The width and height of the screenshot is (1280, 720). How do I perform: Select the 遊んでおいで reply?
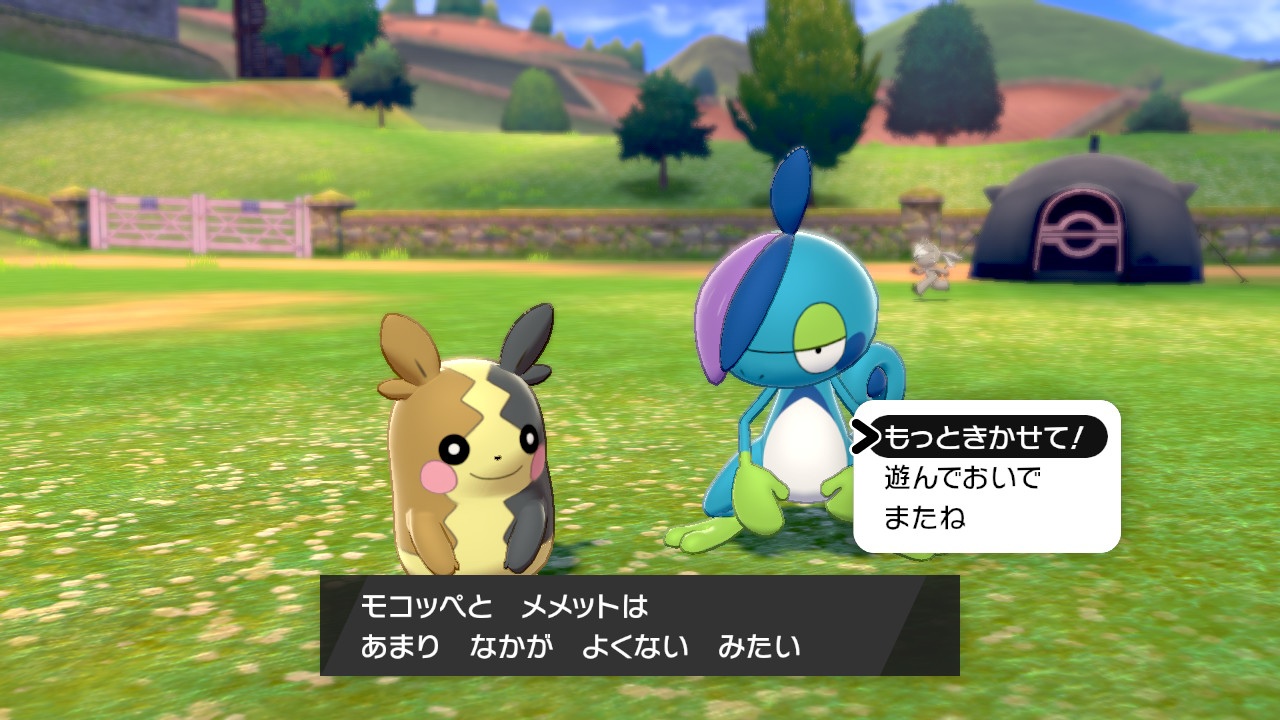tap(962, 478)
